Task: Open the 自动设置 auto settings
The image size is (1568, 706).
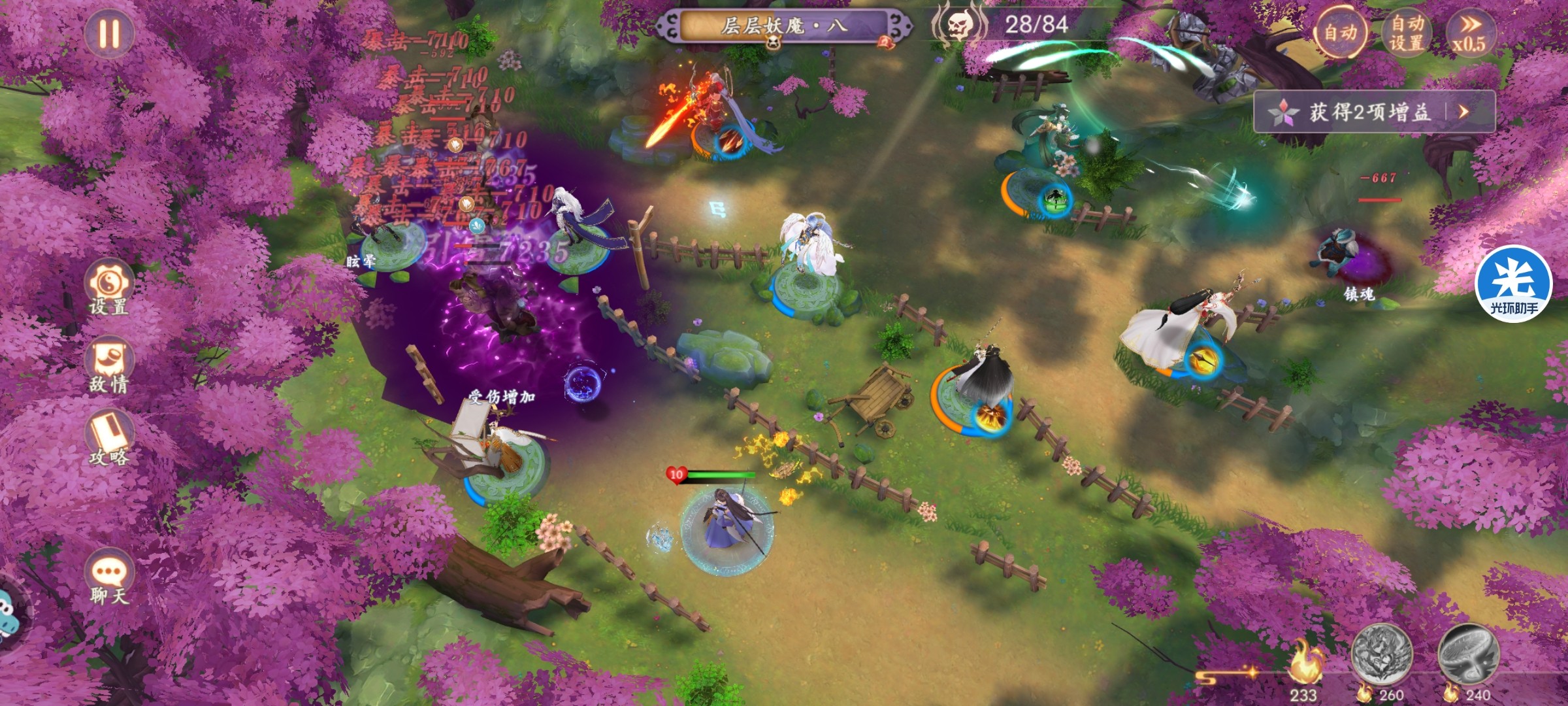Action: coord(1407,33)
